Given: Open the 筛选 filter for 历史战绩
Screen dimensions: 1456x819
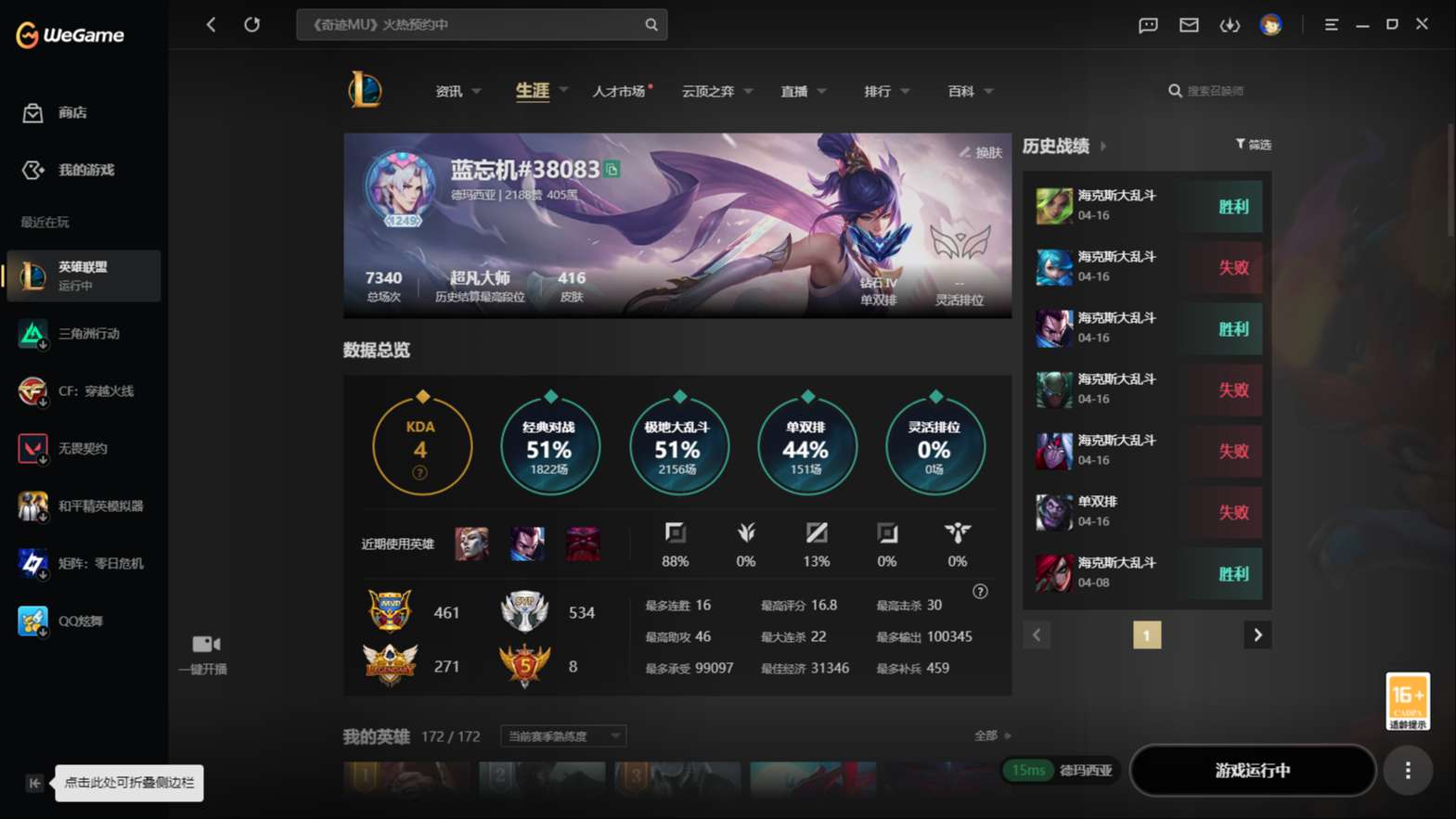Looking at the screenshot, I should 1254,145.
